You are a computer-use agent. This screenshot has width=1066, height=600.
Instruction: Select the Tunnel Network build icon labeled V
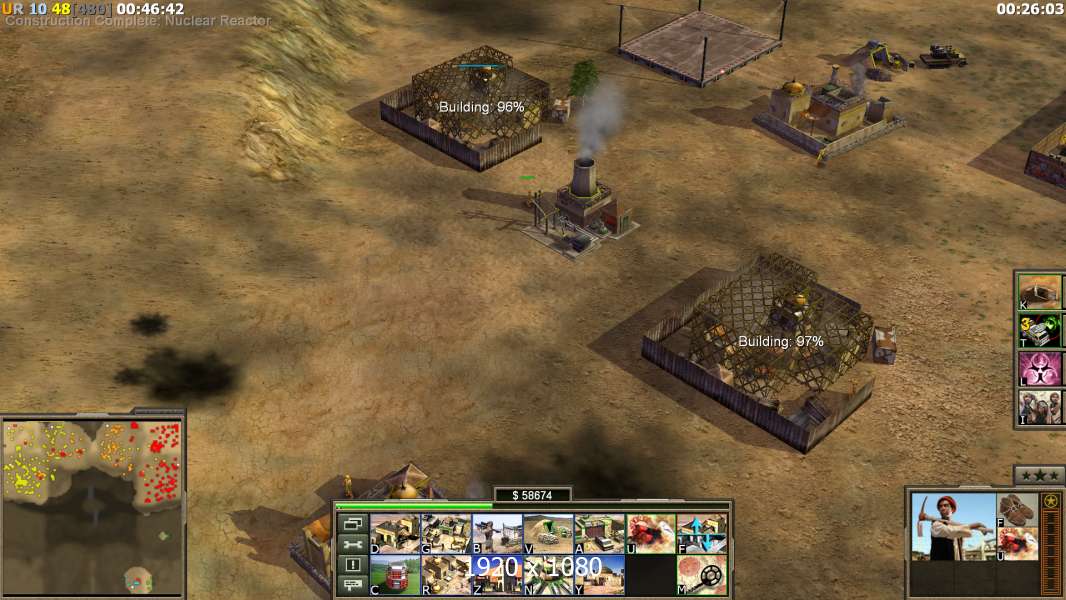coord(548,533)
